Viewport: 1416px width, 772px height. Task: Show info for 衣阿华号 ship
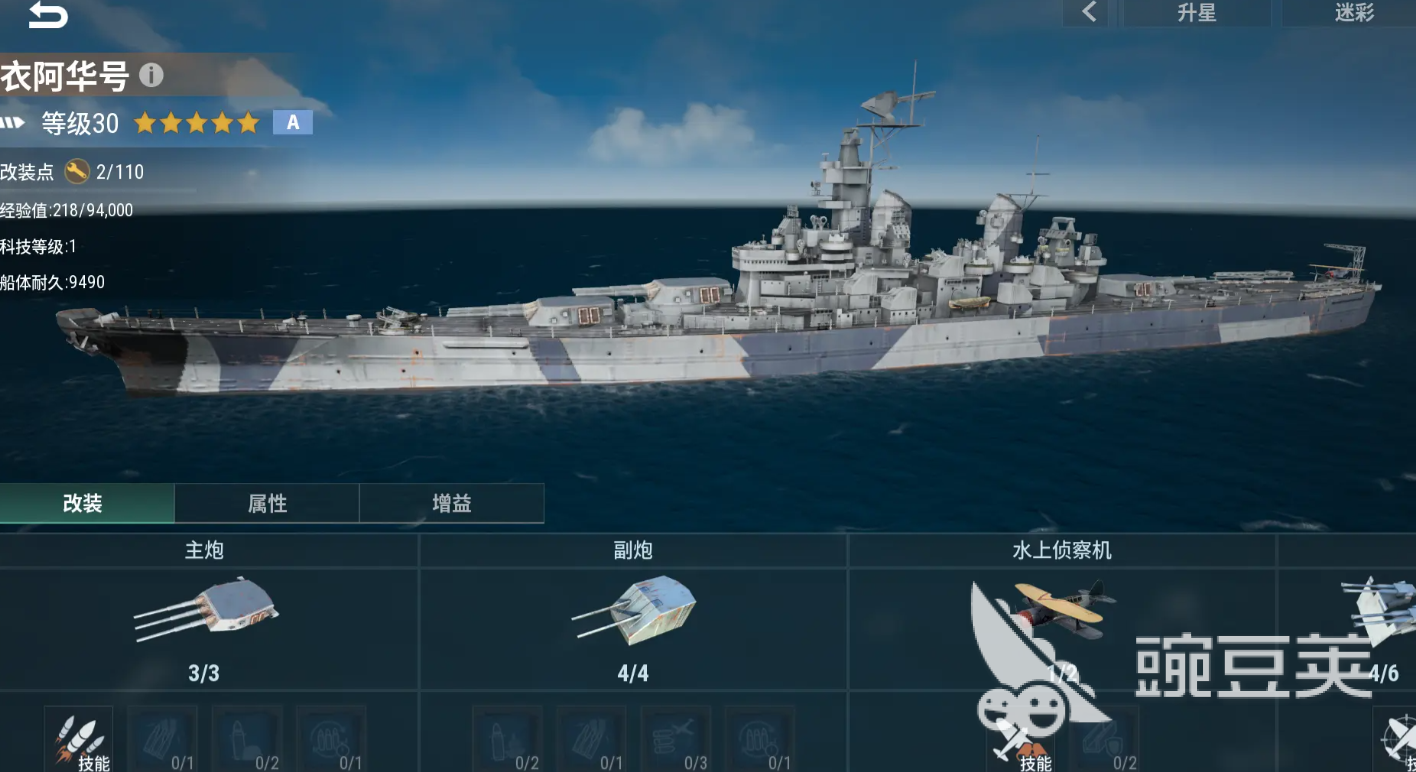[x=151, y=75]
